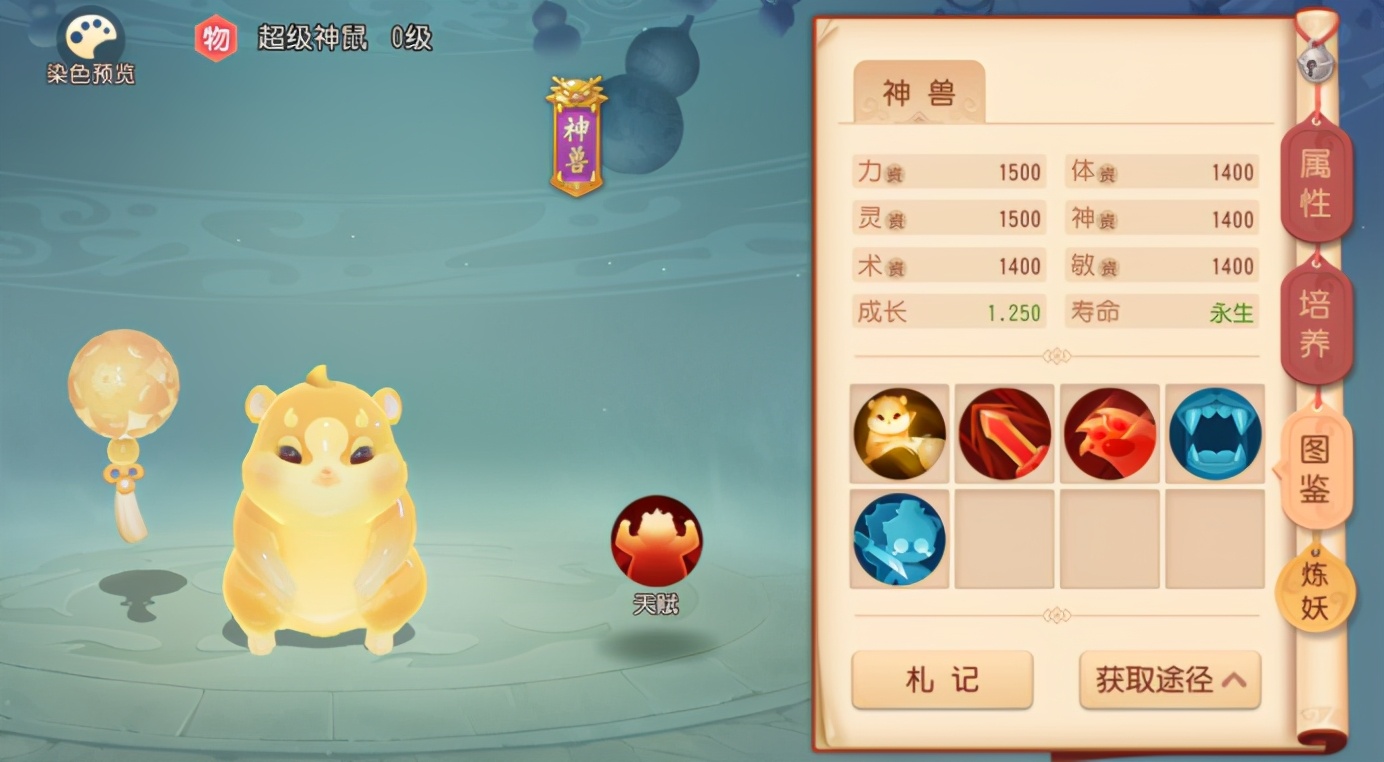Switch to the 属性 attributes tab
The image size is (1384, 762).
(1316, 183)
